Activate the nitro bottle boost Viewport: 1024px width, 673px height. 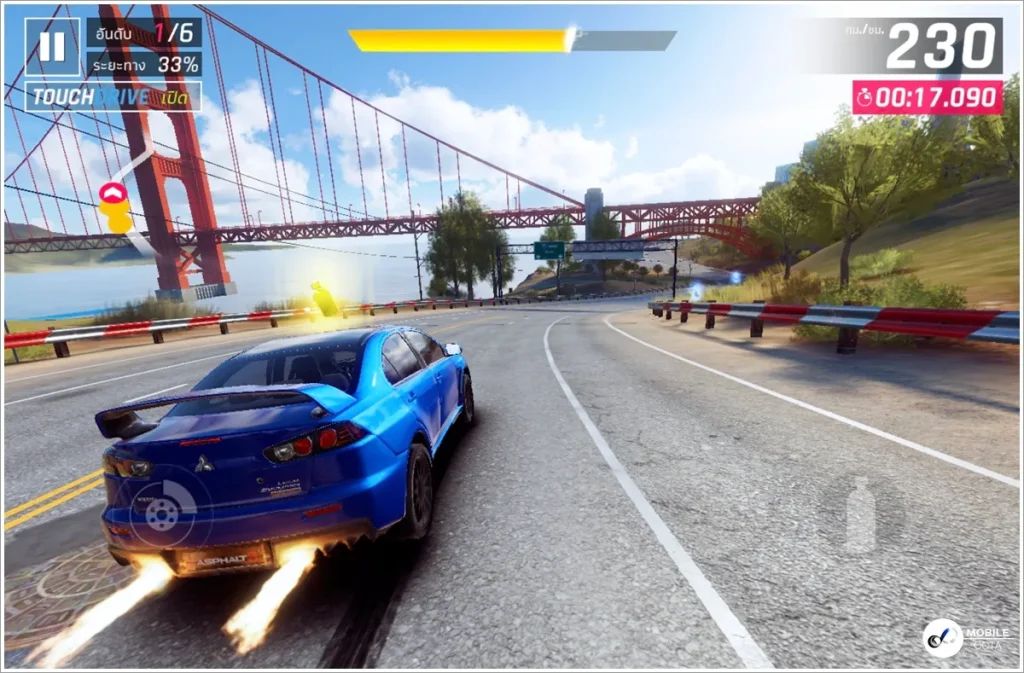point(860,514)
